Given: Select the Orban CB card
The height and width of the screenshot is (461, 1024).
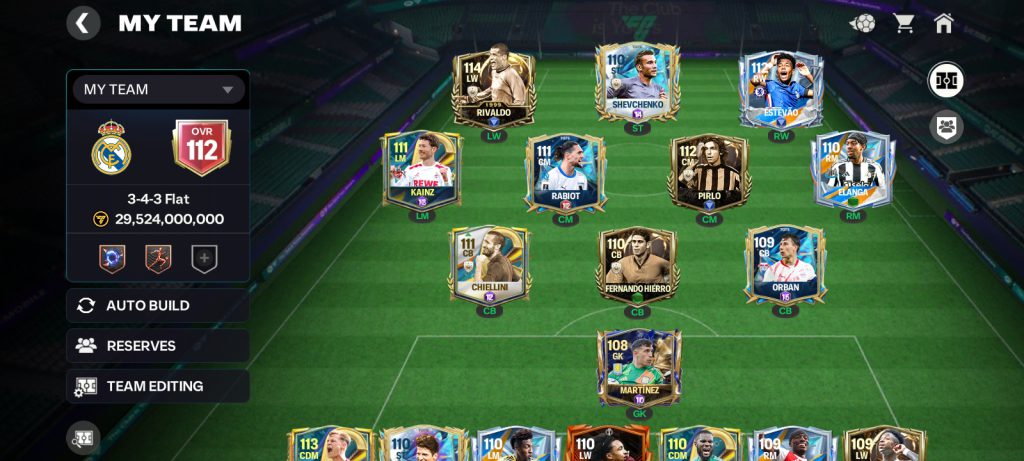Looking at the screenshot, I should 785,264.
